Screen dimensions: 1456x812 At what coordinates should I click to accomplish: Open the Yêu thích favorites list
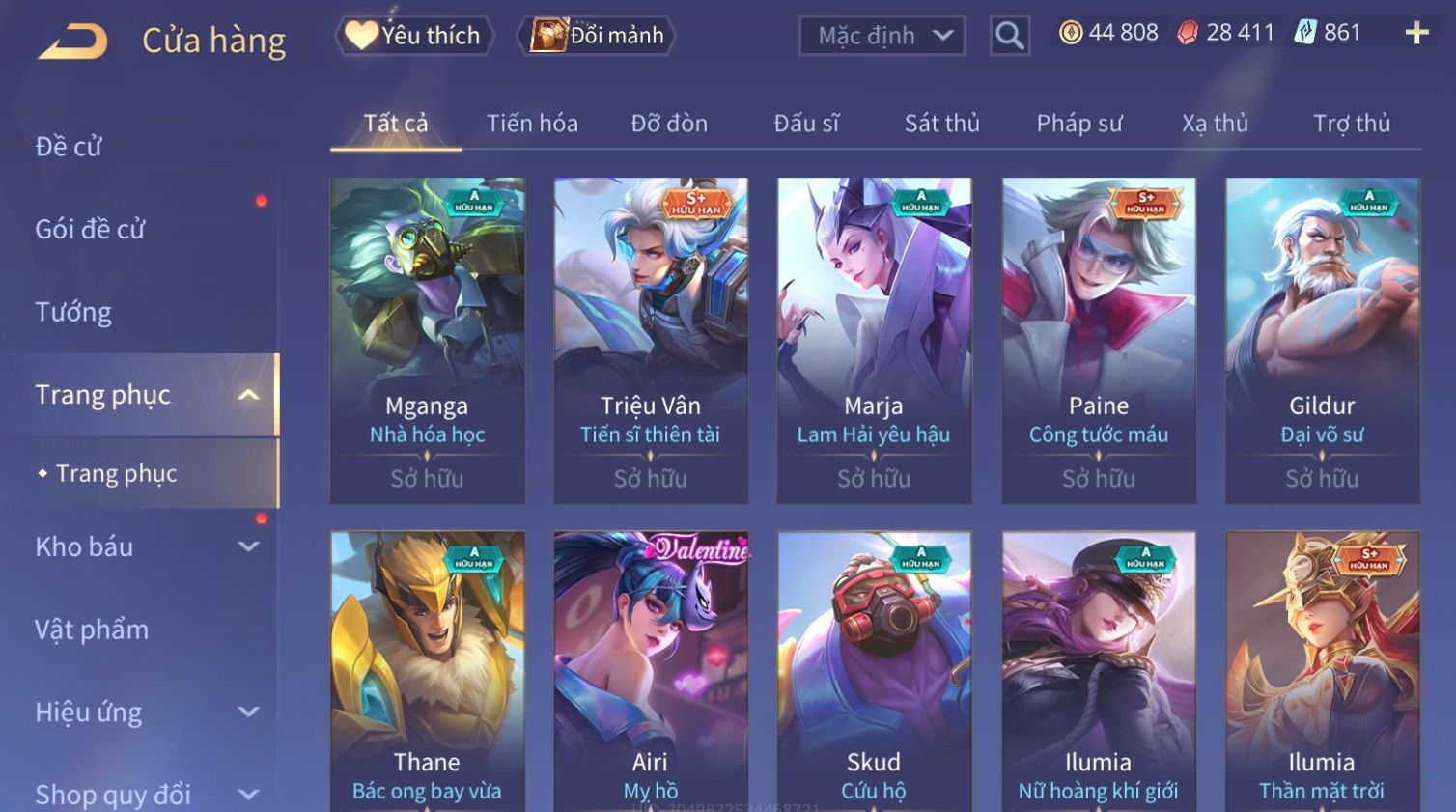415,36
